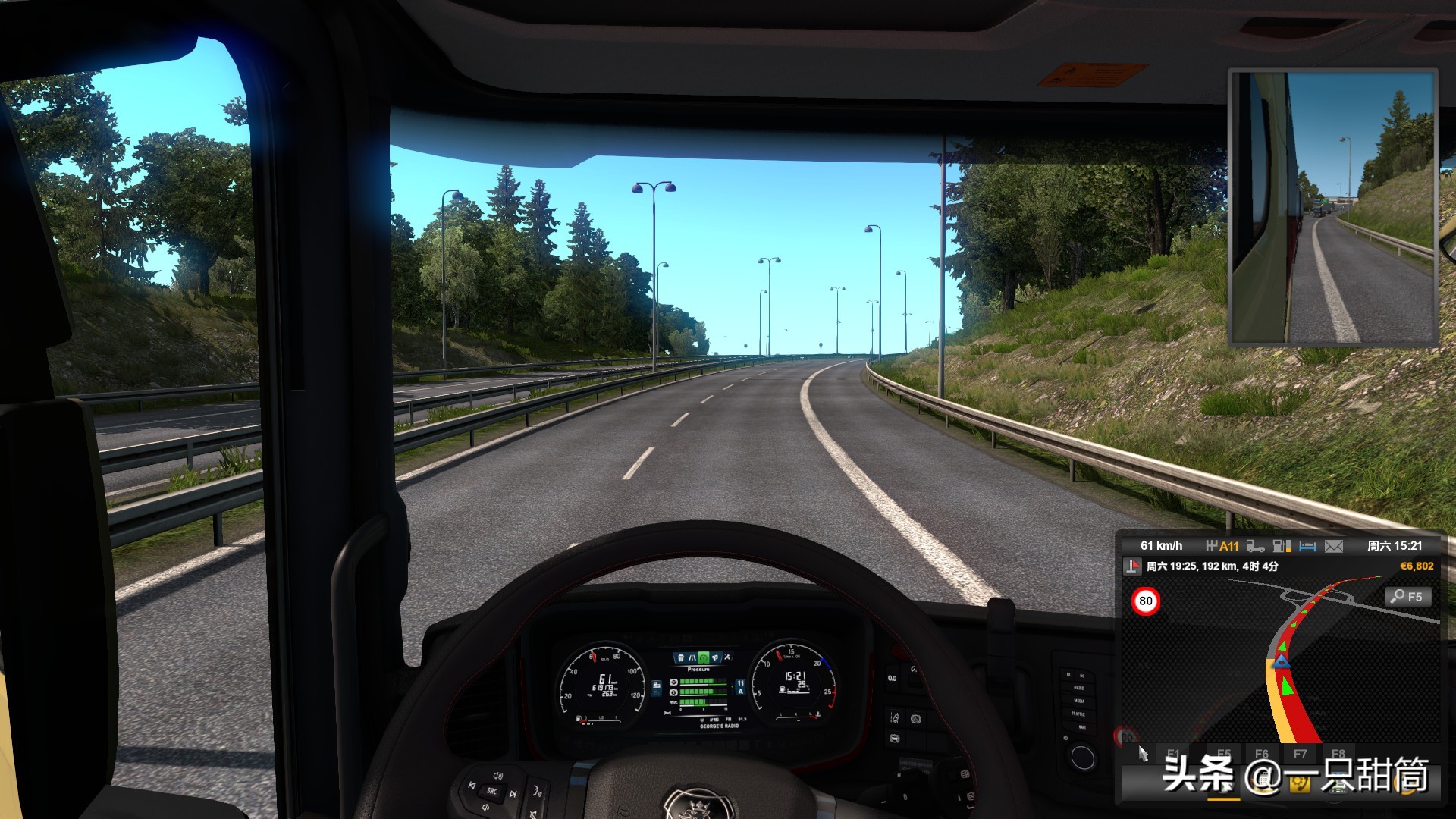Select the blue bed rest icon

pos(1307,546)
